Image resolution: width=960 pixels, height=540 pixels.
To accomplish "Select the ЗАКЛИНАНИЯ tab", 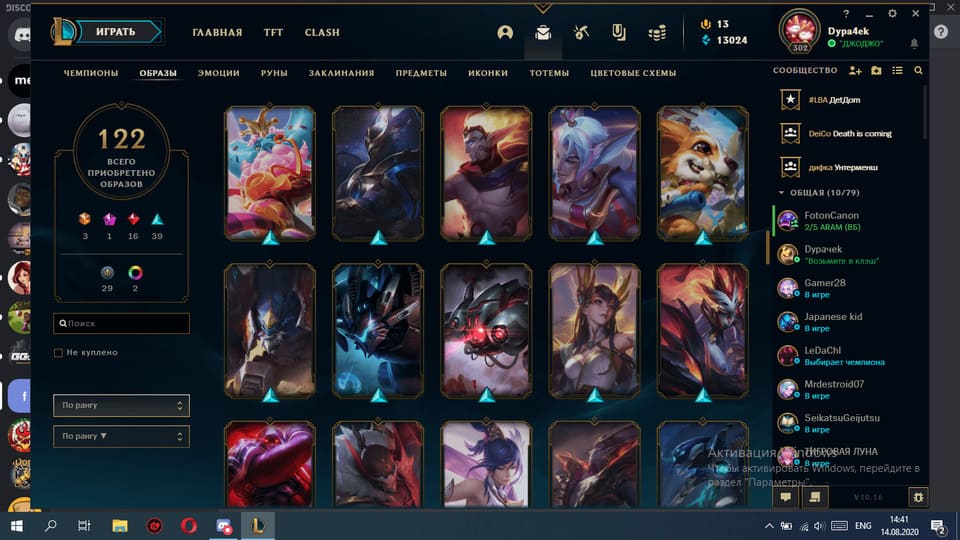I will click(x=341, y=73).
